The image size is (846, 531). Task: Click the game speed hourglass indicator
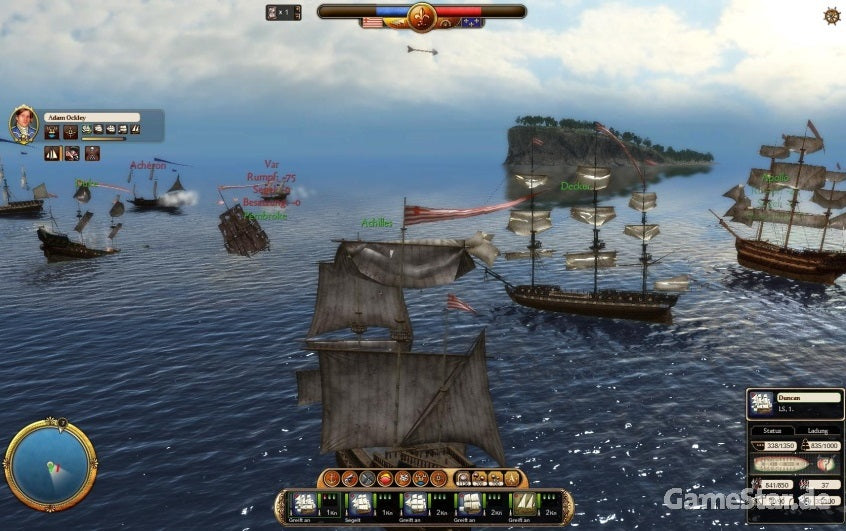click(272, 12)
